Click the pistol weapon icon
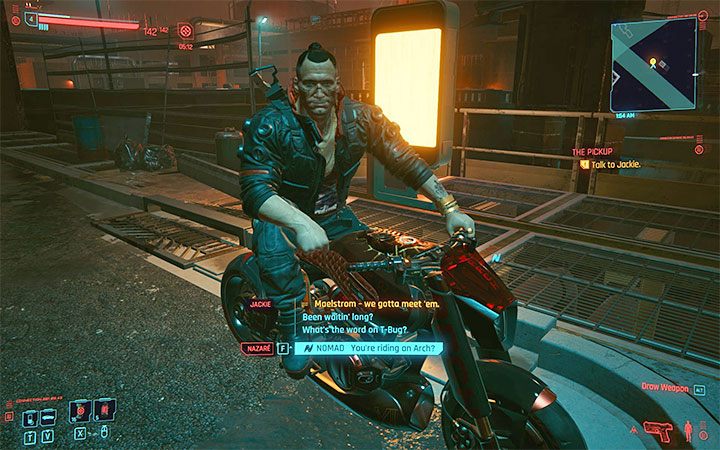 point(660,430)
